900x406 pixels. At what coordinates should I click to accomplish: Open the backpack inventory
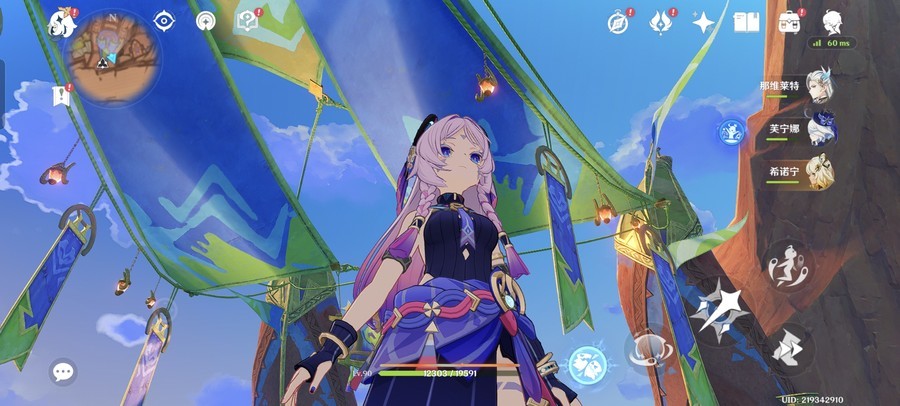pos(790,22)
